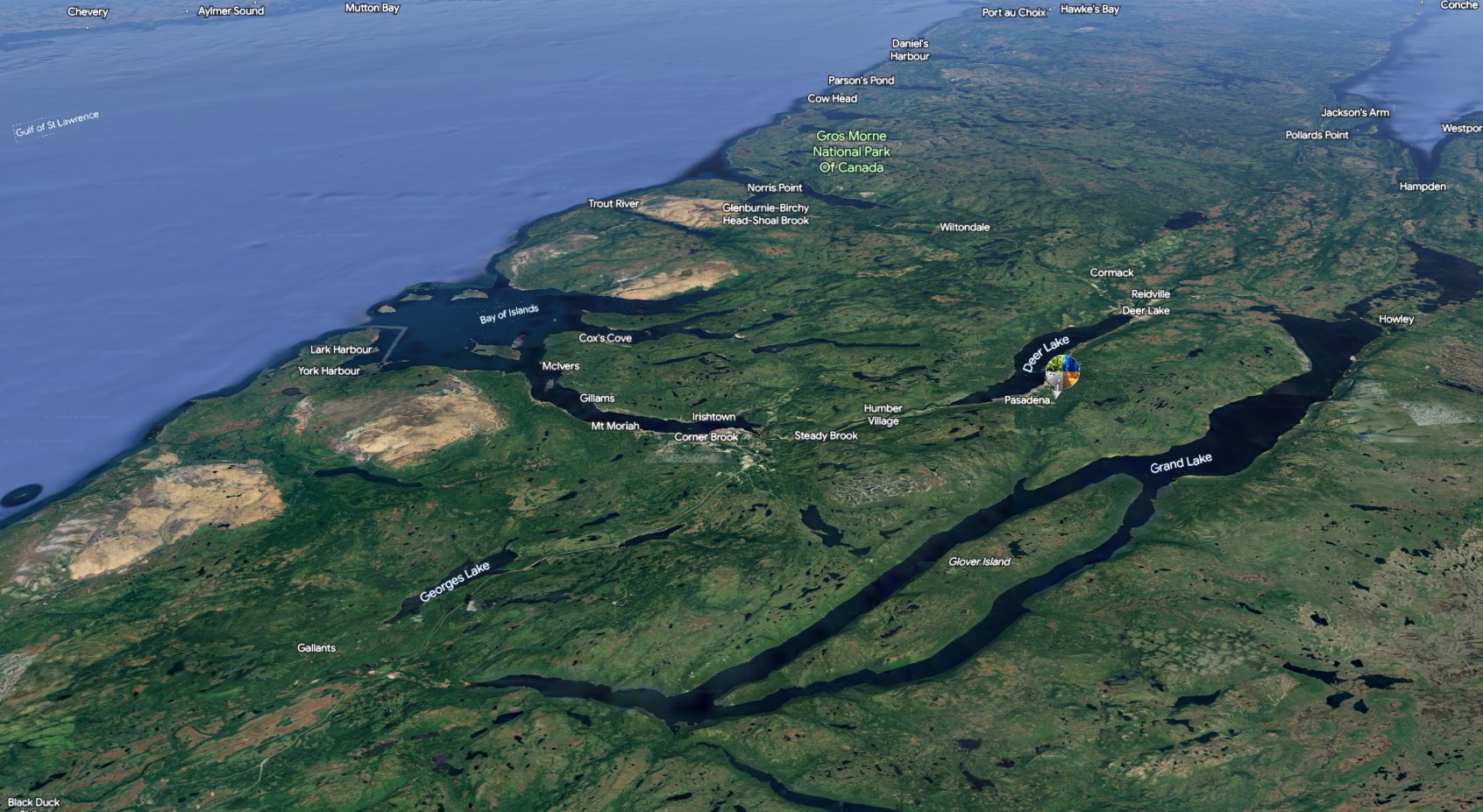Select the Corner Brook place label
Image resolution: width=1483 pixels, height=812 pixels.
(706, 437)
